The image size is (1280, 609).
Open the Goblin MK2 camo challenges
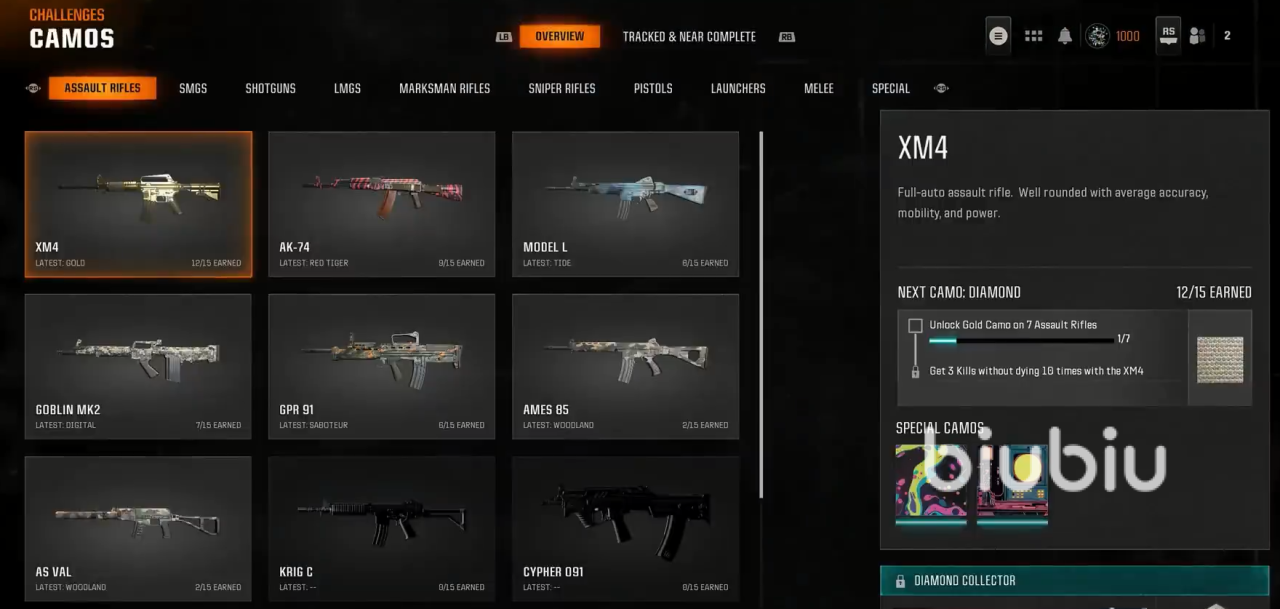click(138, 366)
